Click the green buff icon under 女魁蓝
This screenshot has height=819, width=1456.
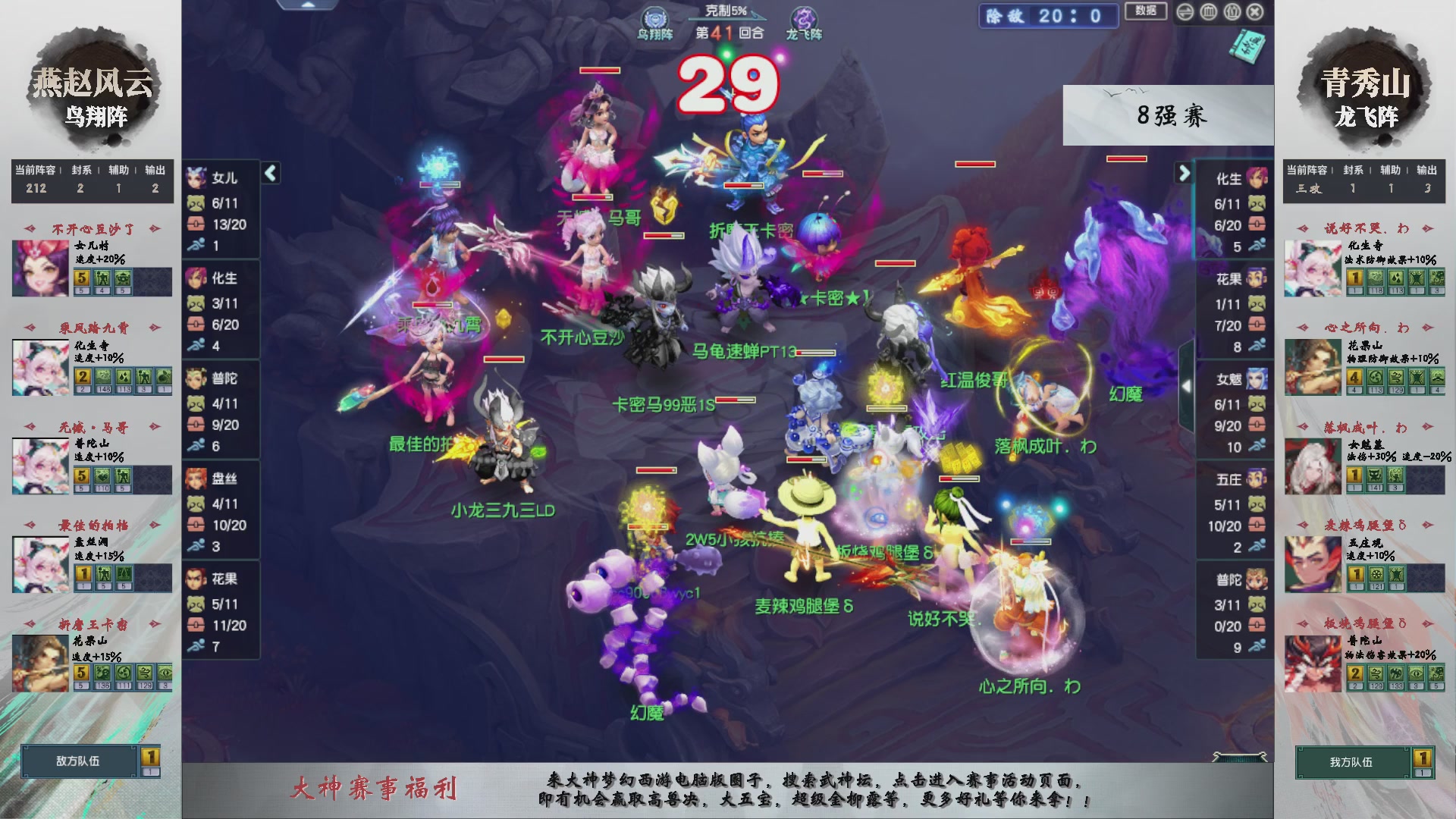pyautogui.click(x=1374, y=476)
